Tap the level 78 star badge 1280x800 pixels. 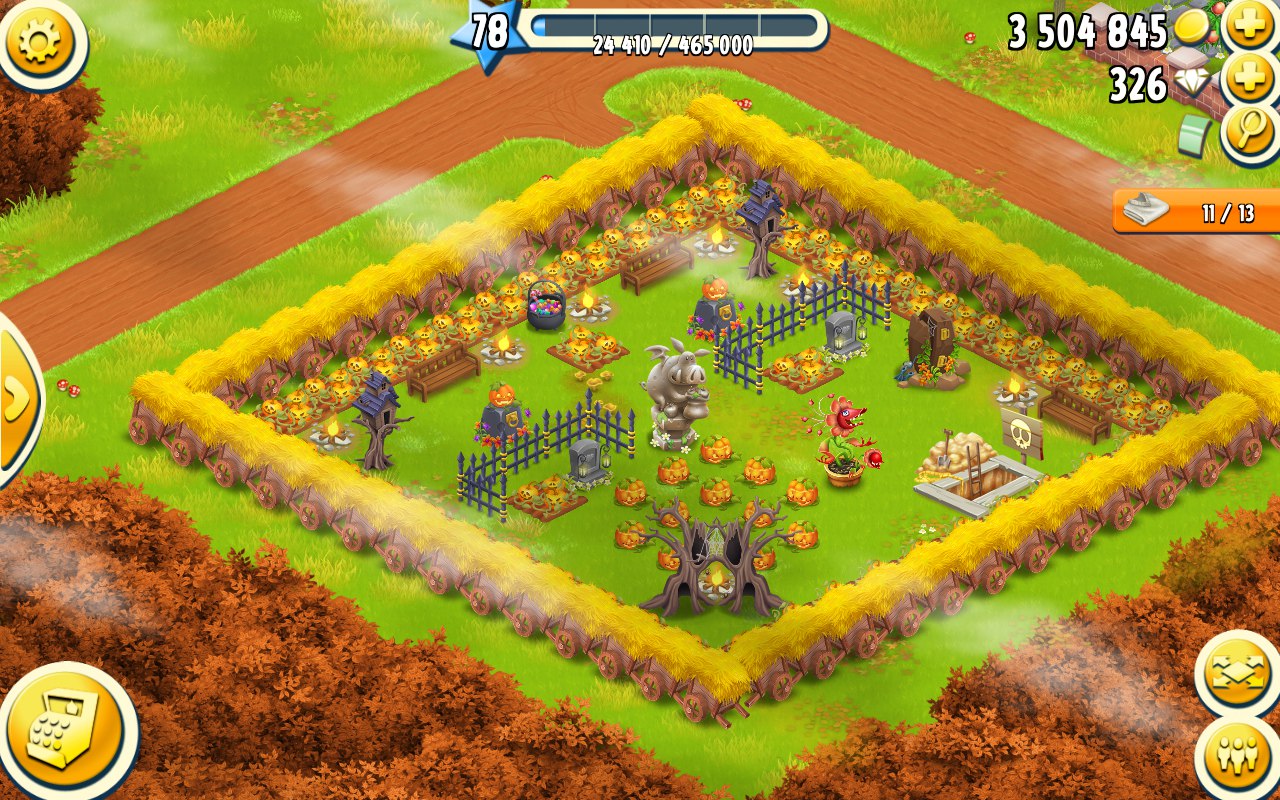pos(487,32)
